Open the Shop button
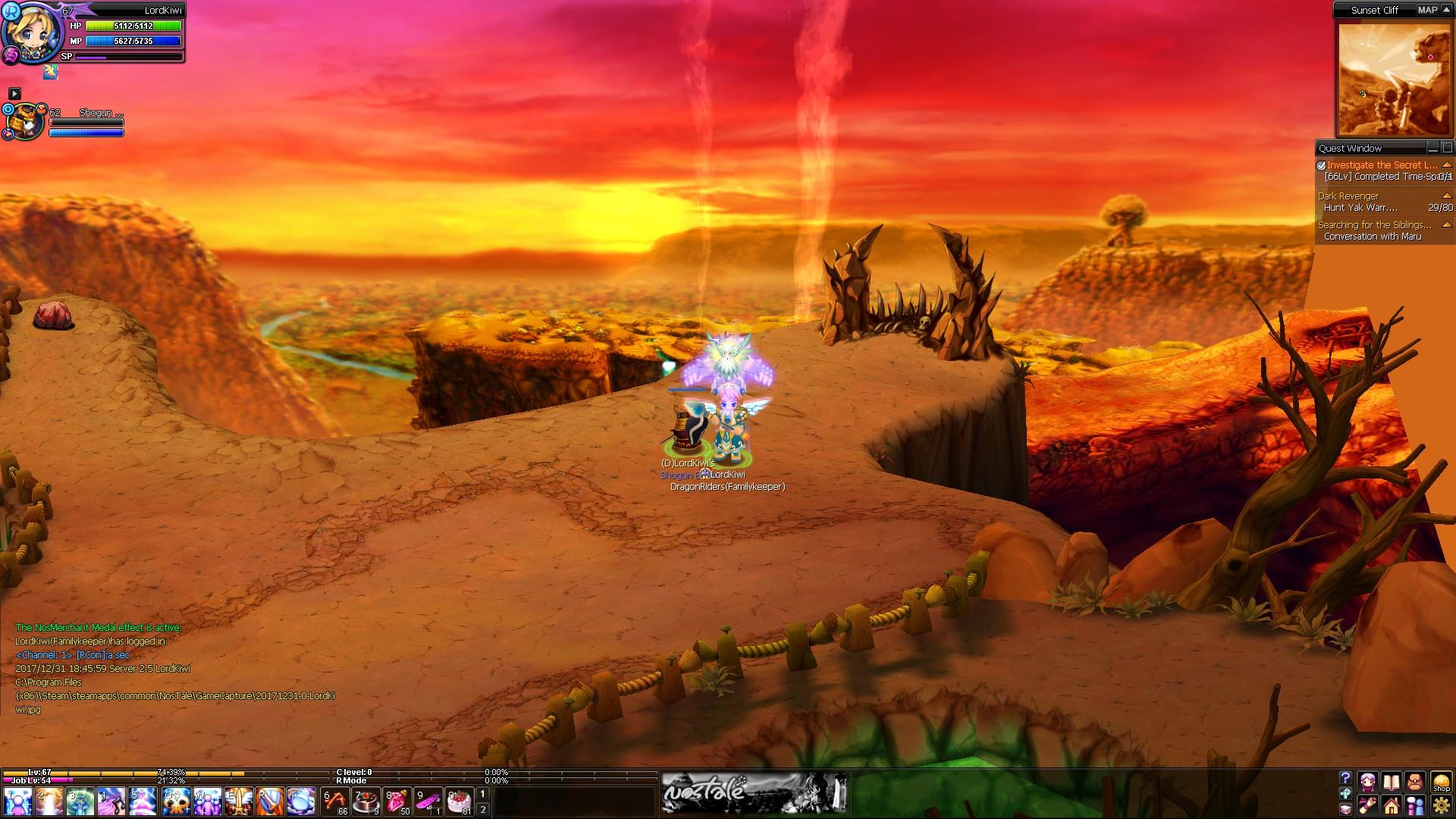This screenshot has height=819, width=1456. point(1441,782)
